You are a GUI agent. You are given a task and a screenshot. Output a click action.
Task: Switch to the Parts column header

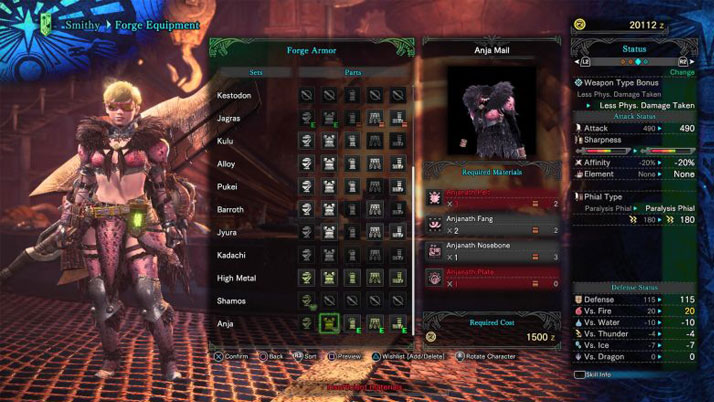tap(353, 72)
